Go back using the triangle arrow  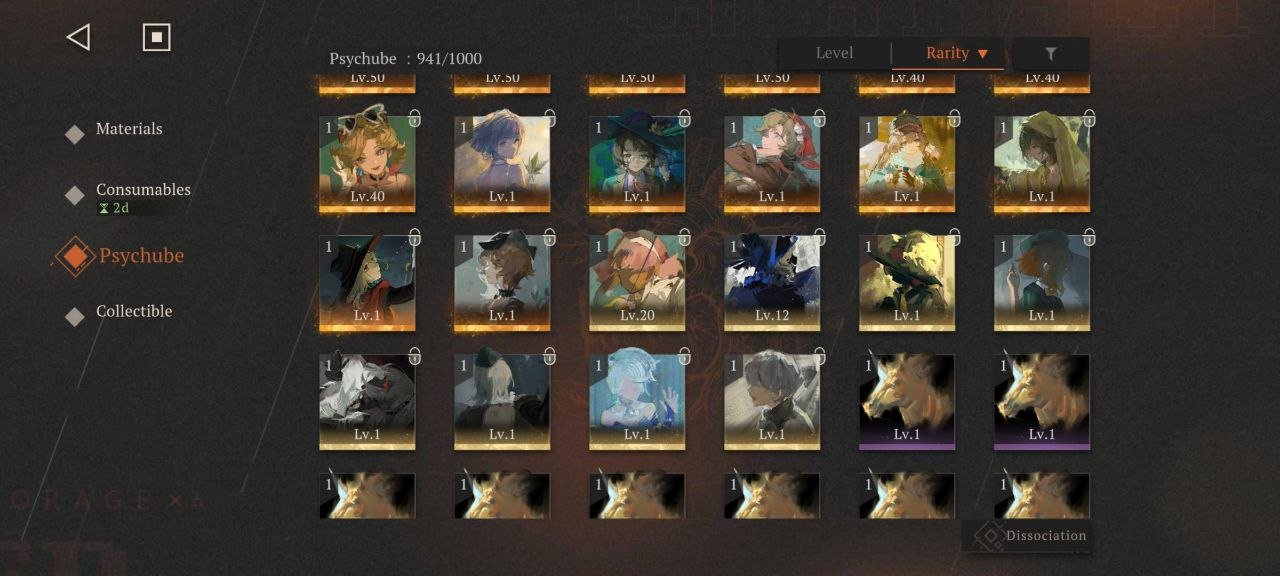click(x=78, y=38)
